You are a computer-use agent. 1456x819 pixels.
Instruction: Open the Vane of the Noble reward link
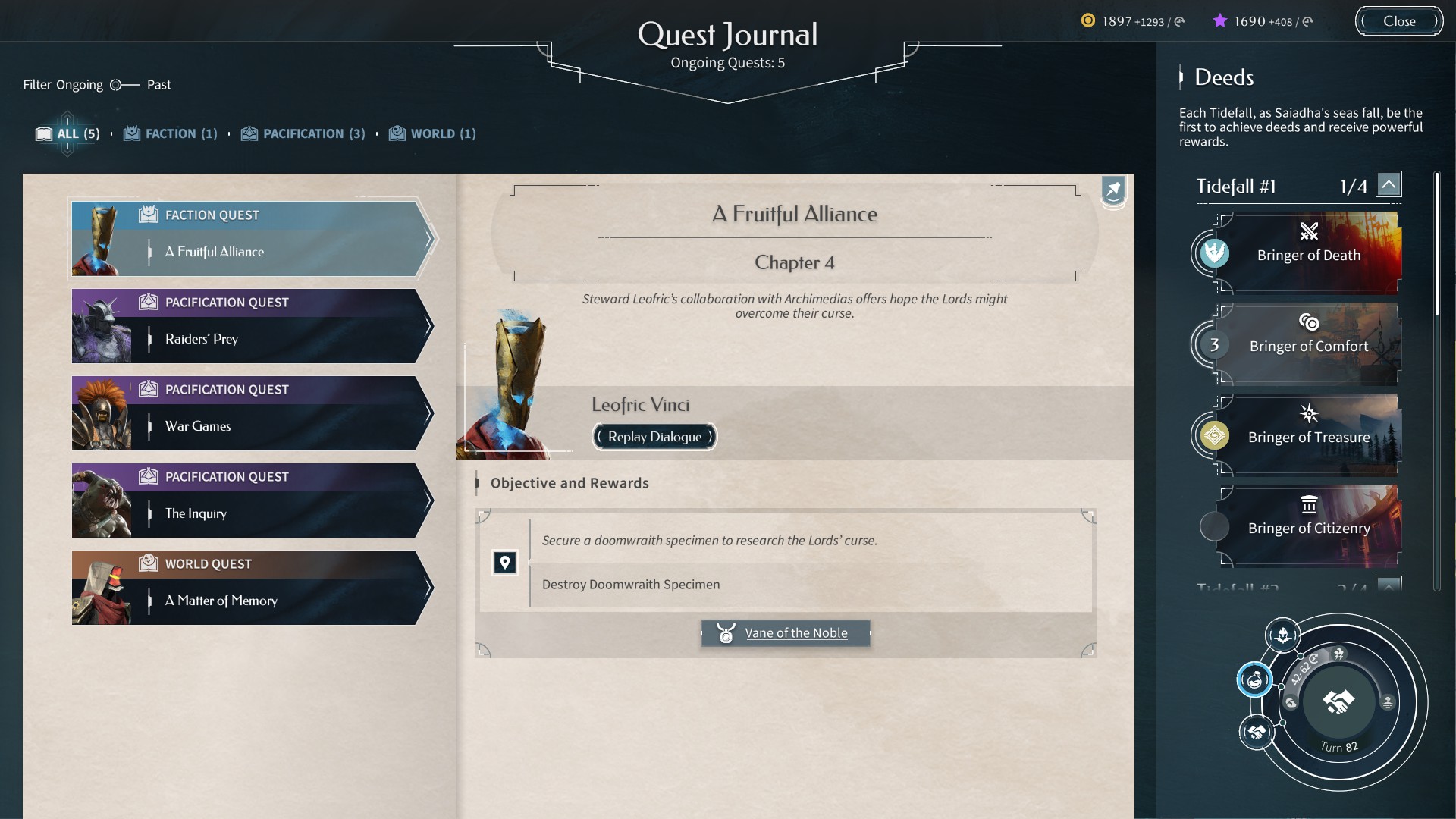tap(795, 633)
